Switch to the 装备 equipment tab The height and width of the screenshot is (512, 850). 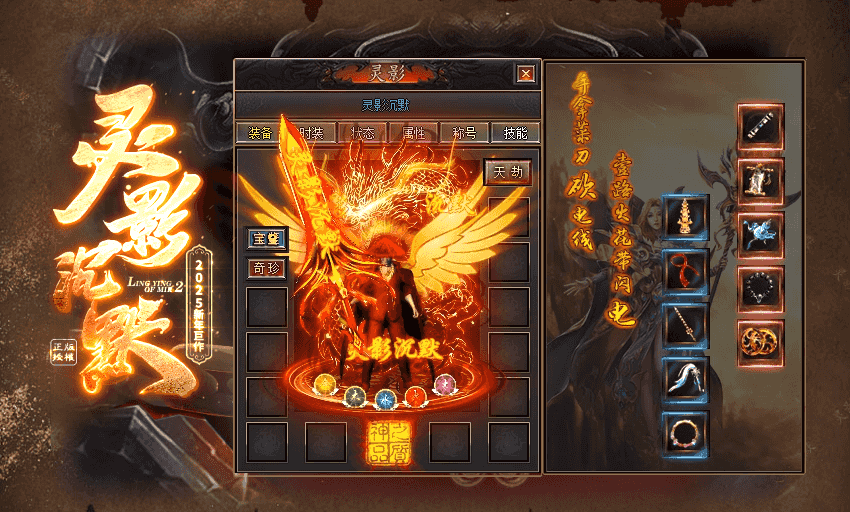coord(259,133)
